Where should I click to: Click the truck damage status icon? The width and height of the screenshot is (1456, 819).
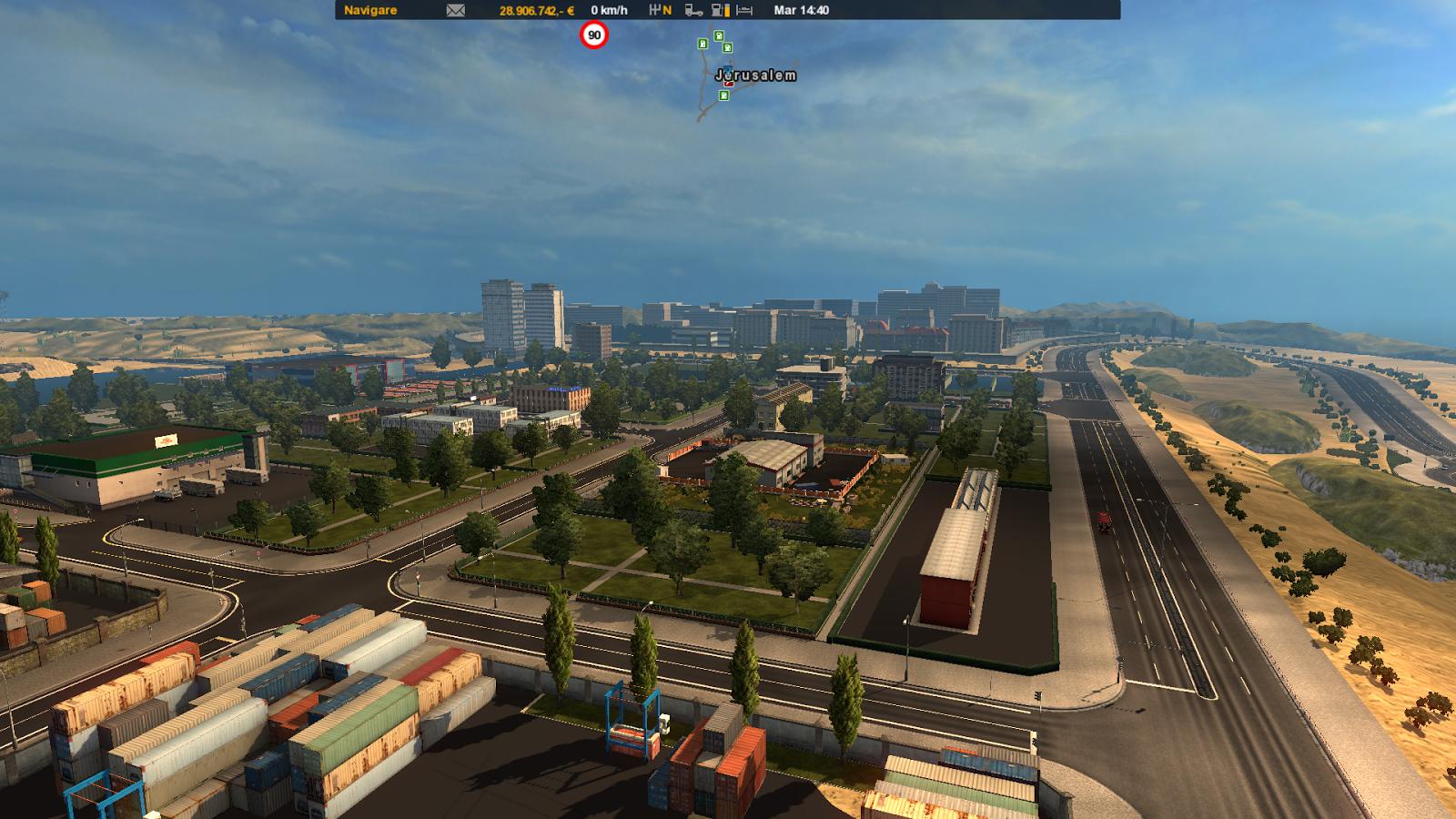click(x=693, y=11)
